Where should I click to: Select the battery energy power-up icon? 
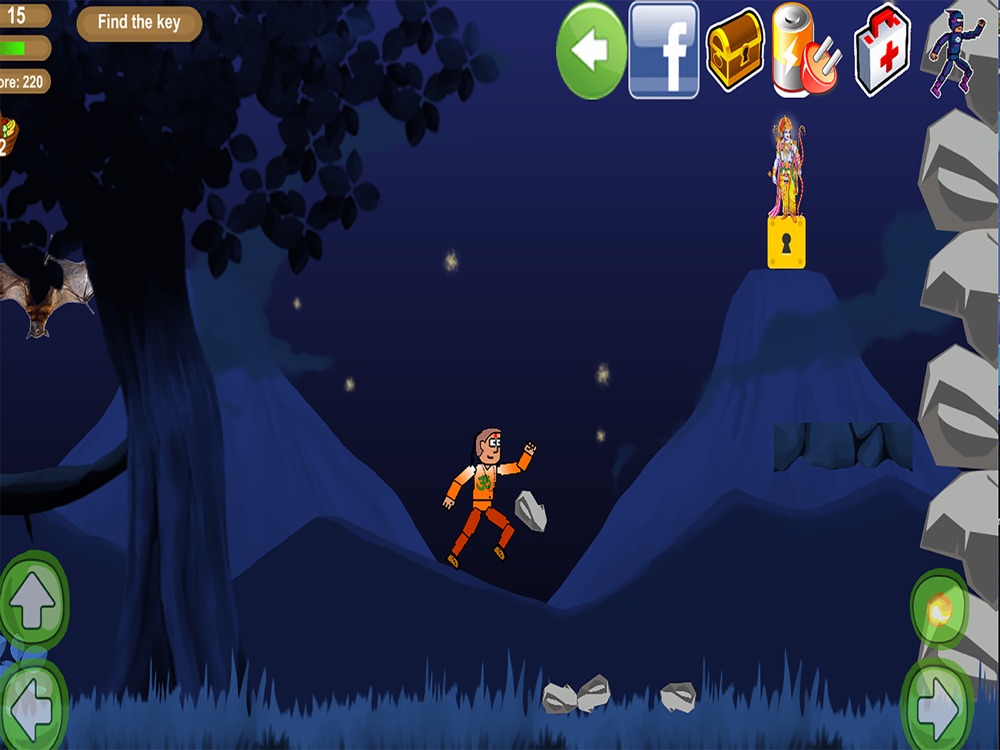(x=805, y=50)
